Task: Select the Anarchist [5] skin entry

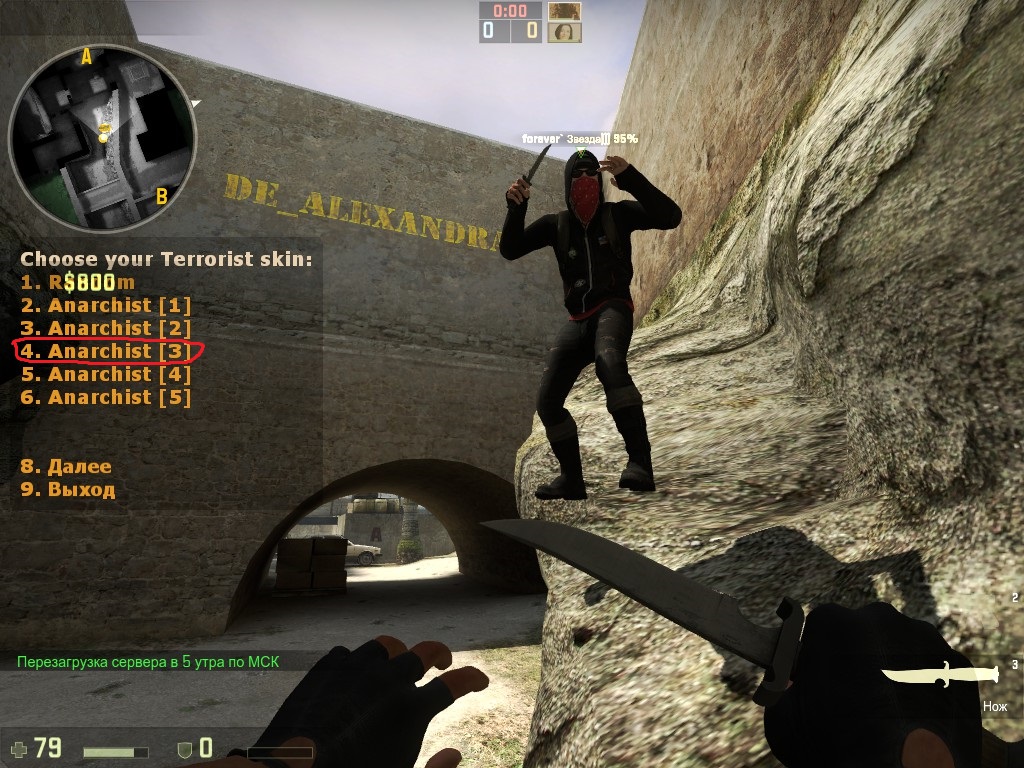Action: 106,397
